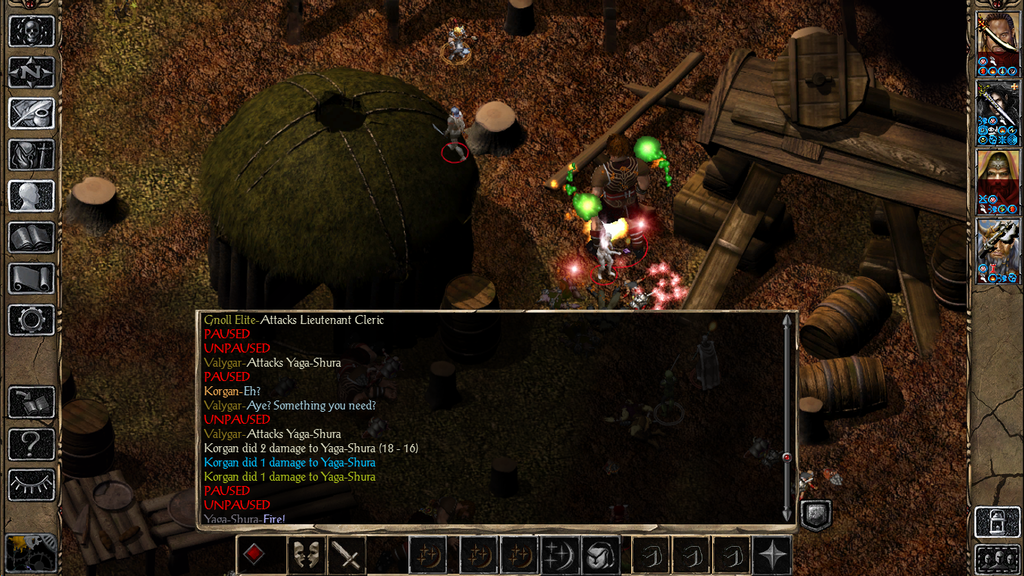This screenshot has height=576, width=1024.
Task: Click the closed-eye rest button
Action: (x=31, y=485)
